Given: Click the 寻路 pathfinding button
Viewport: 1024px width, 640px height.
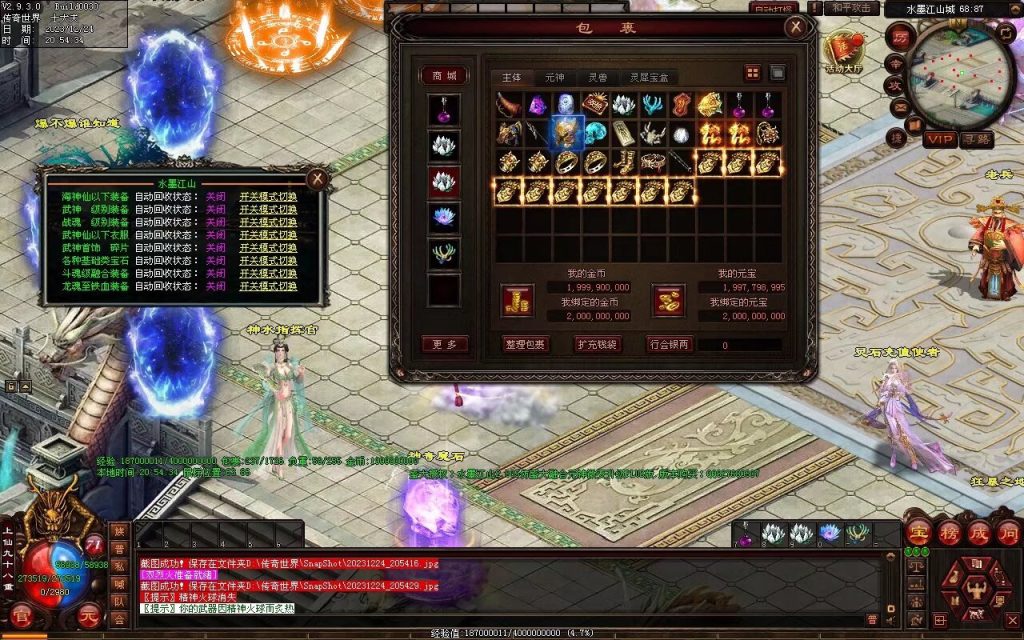Looking at the screenshot, I should click(x=977, y=139).
